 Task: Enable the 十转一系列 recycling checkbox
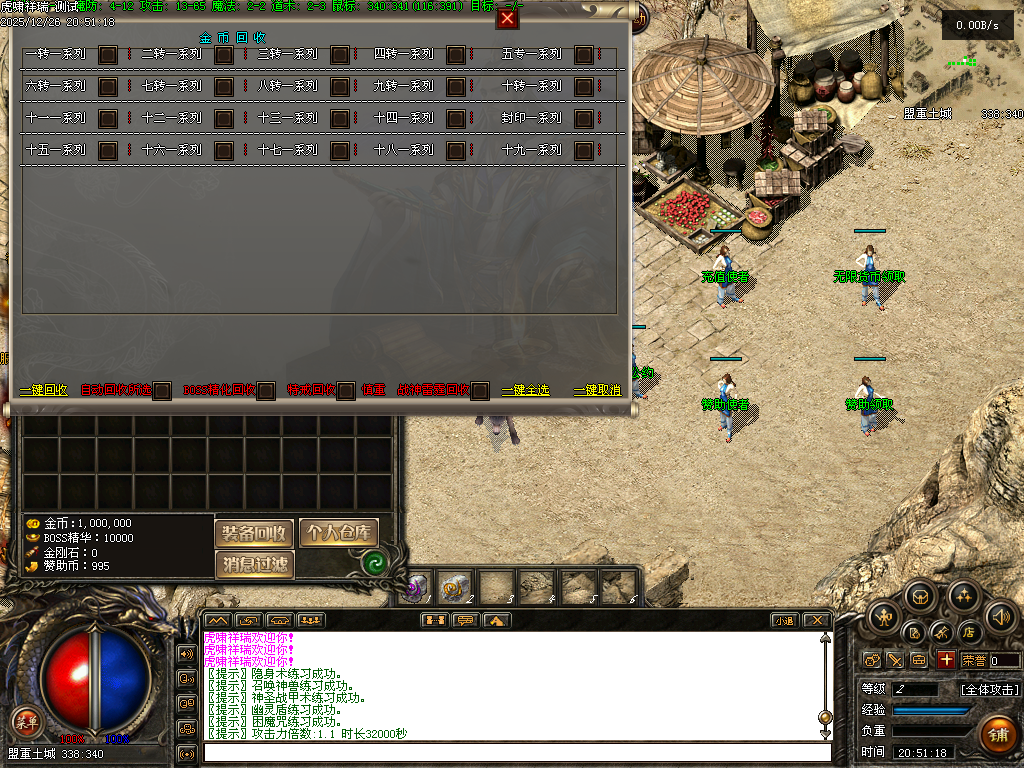point(584,87)
